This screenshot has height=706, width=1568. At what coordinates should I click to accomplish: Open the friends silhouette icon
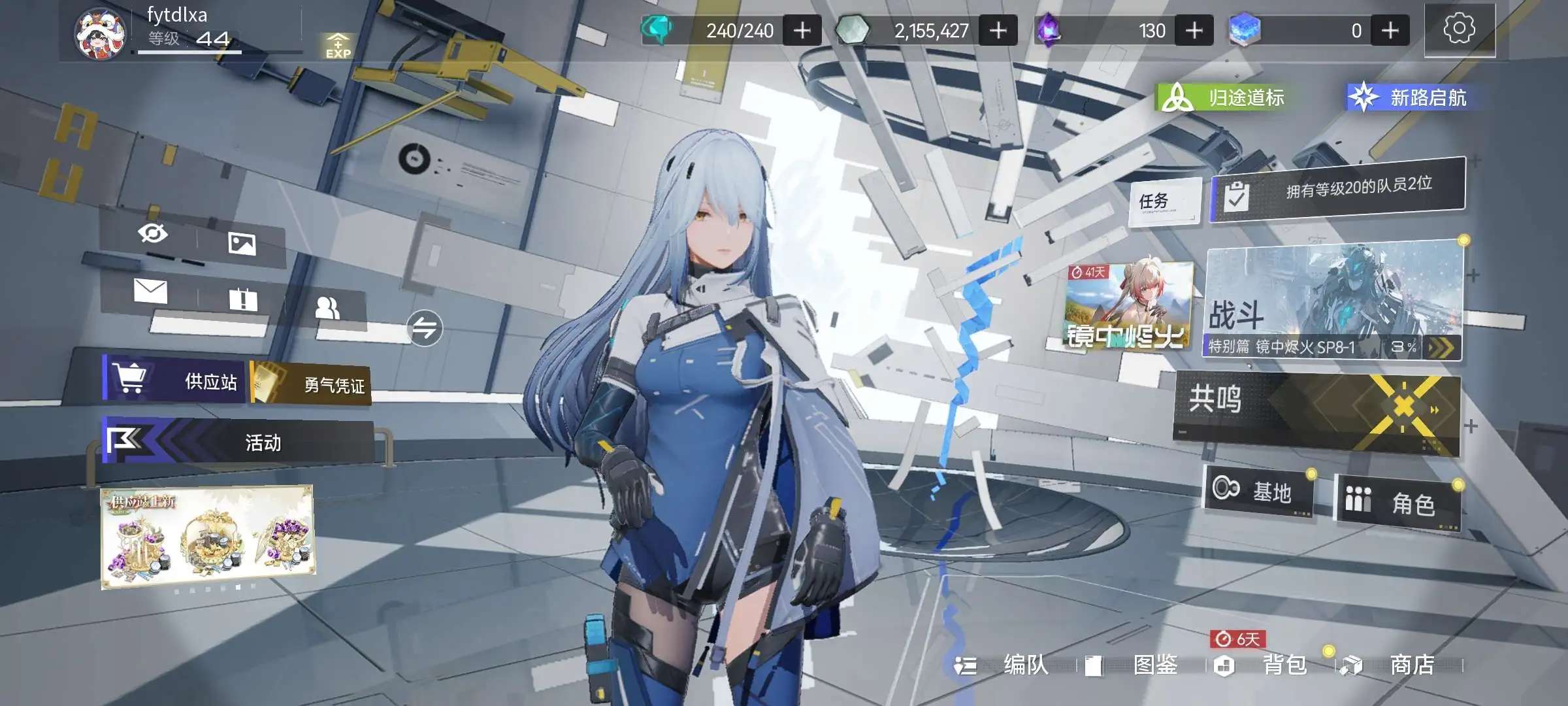click(x=327, y=307)
